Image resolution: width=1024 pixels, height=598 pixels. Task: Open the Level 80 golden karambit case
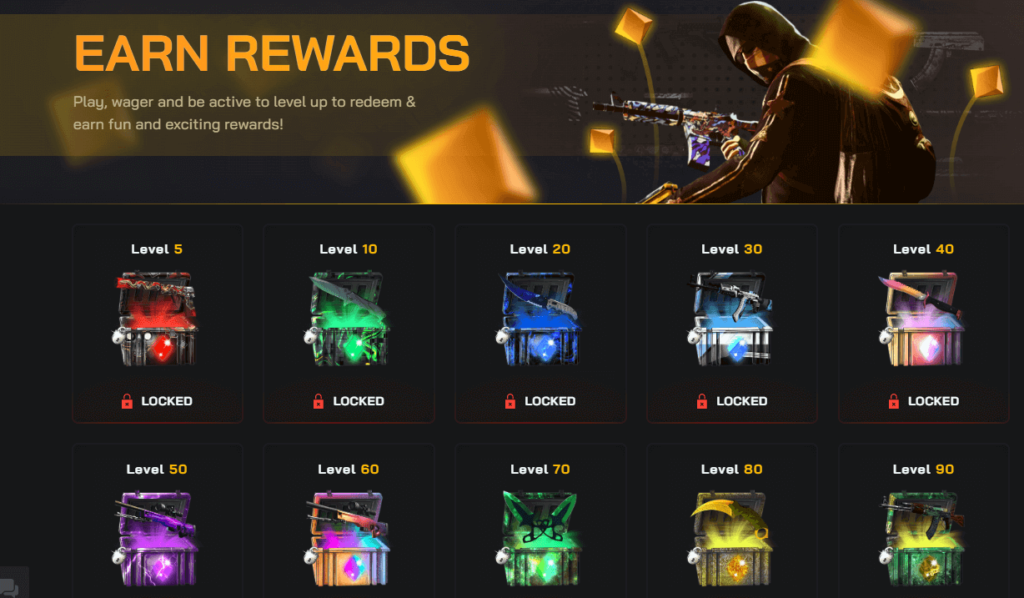[731, 540]
